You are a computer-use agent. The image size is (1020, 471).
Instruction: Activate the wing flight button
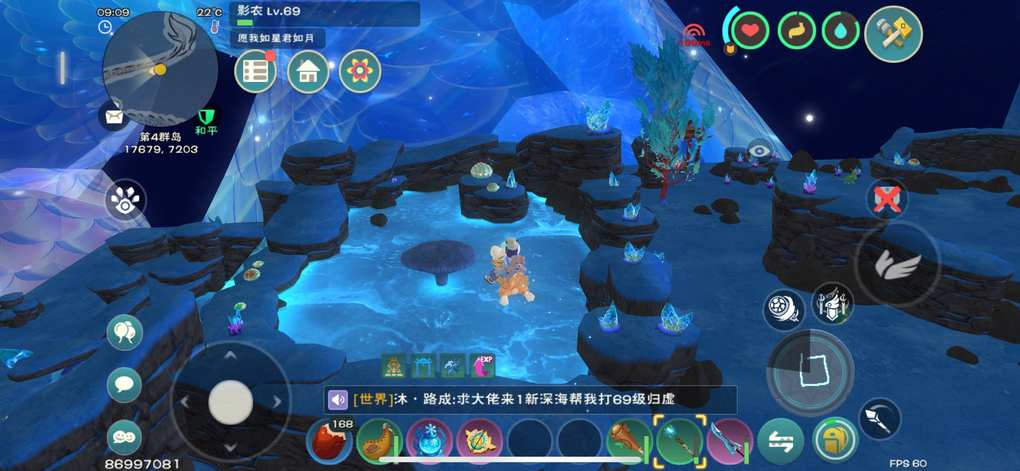point(898,264)
